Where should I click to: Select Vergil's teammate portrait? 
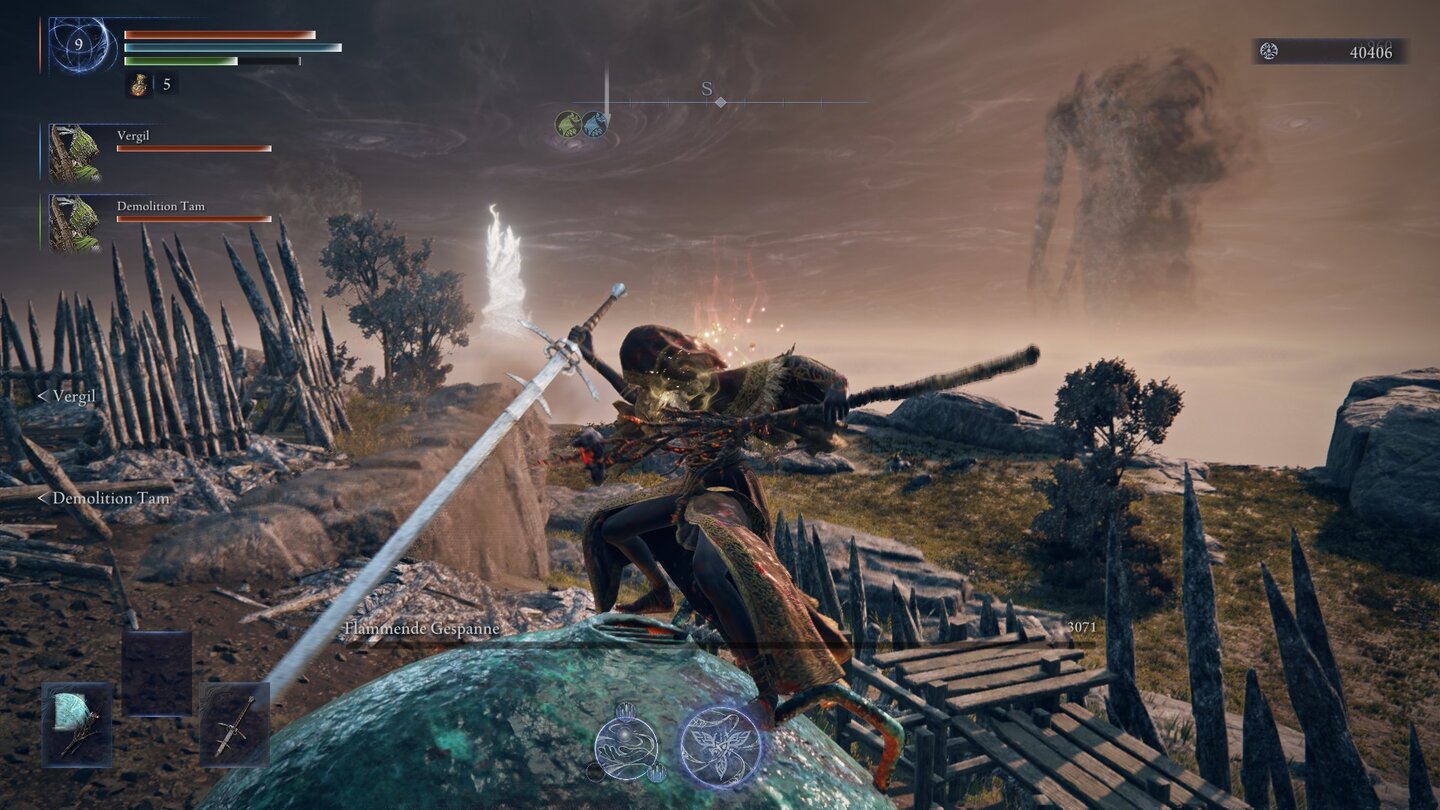75,152
